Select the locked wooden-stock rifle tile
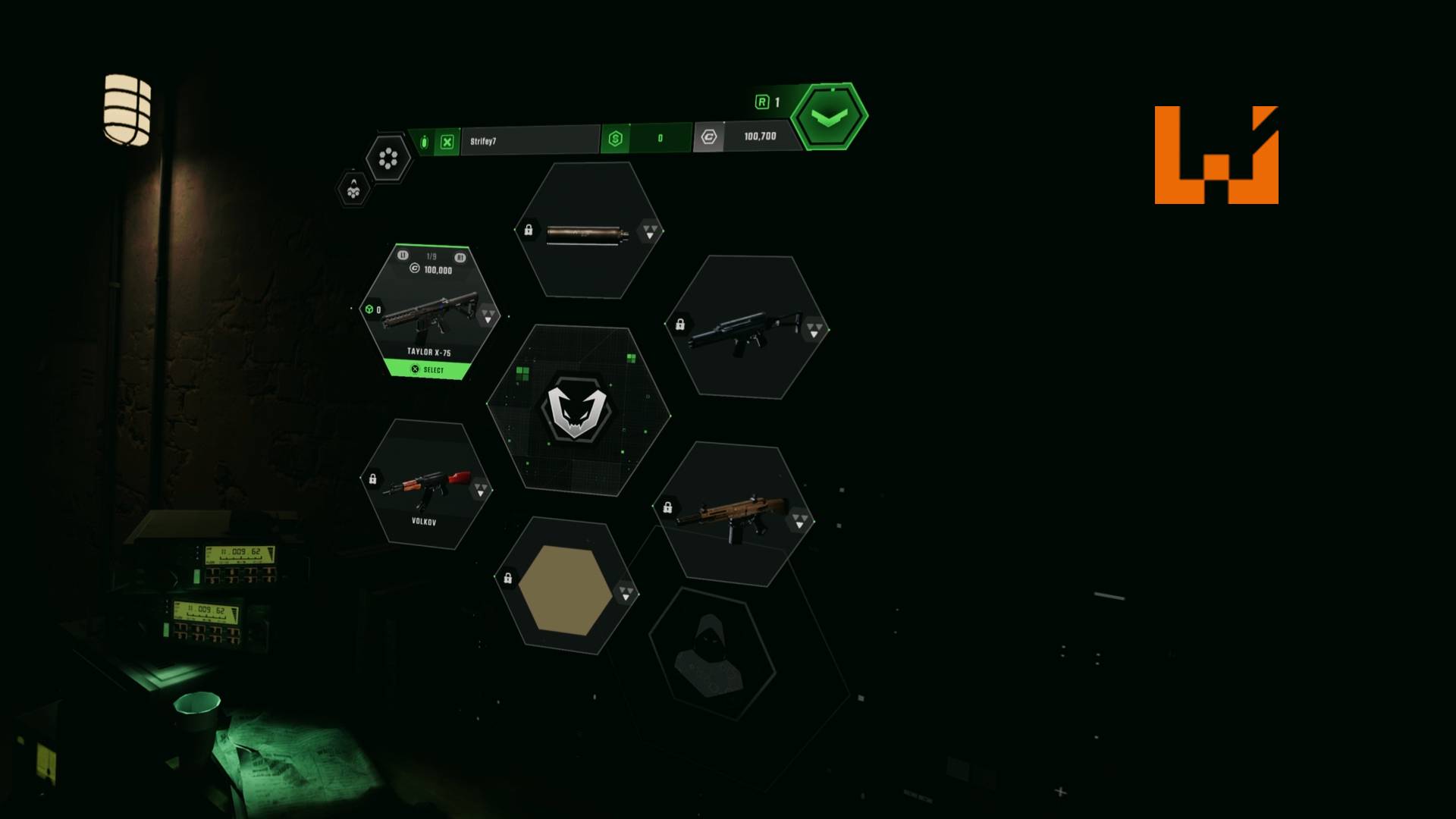Image resolution: width=1456 pixels, height=819 pixels. pyautogui.click(x=732, y=514)
